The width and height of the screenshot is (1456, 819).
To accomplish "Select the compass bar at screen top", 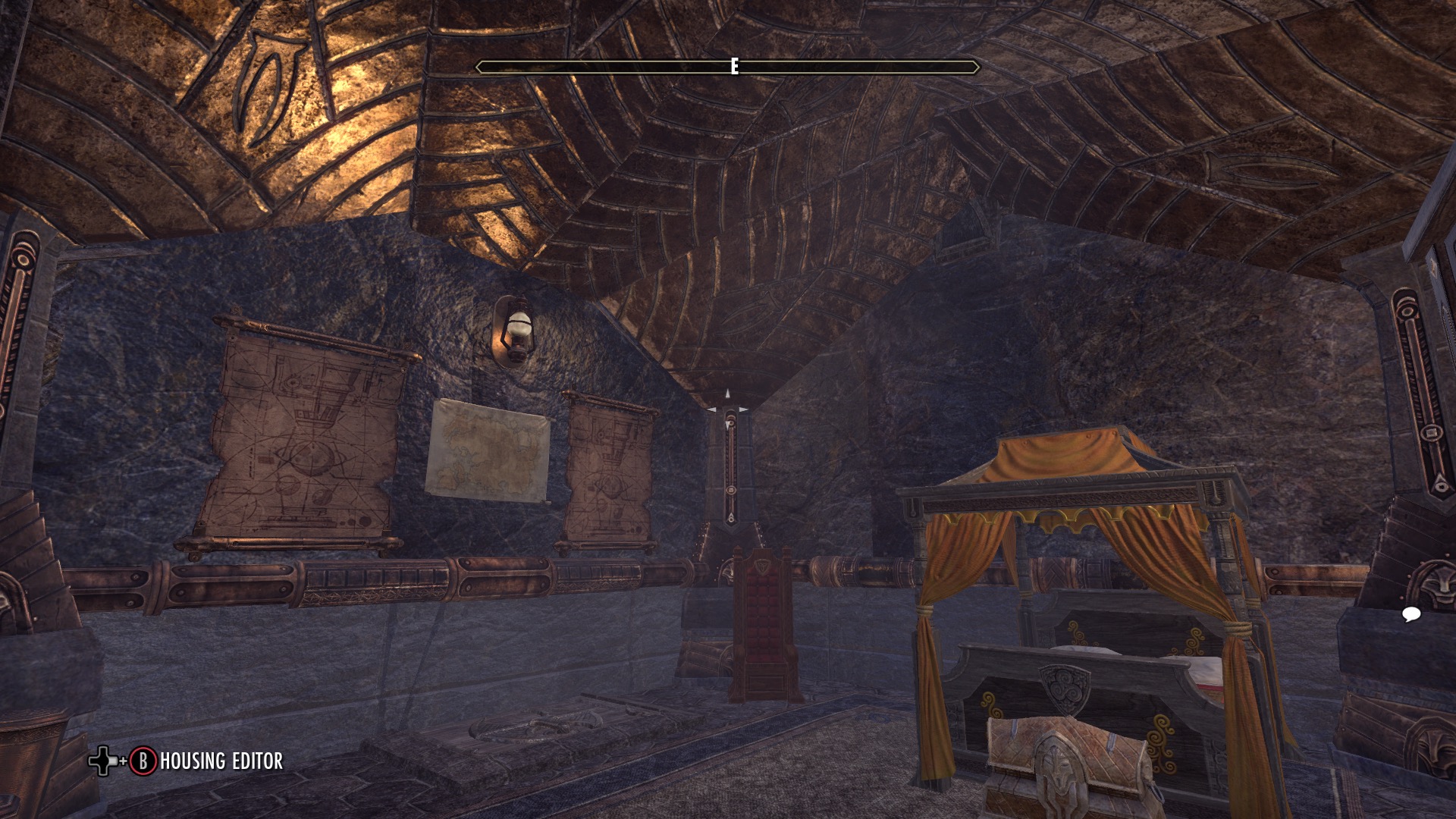I will 726,67.
